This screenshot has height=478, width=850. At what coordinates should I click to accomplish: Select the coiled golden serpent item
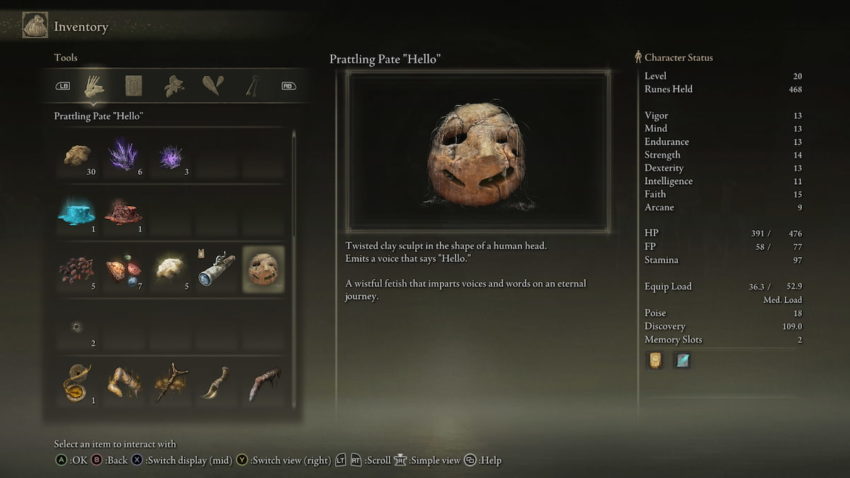(x=77, y=384)
